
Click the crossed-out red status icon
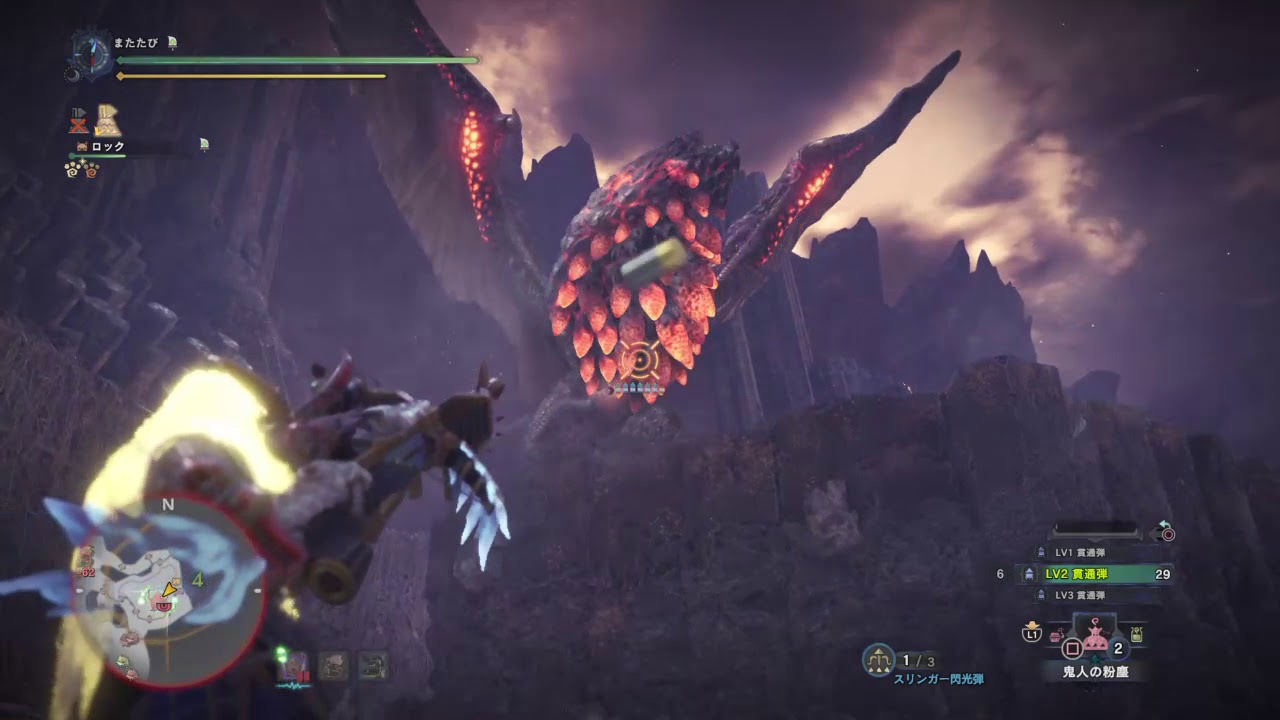[x=78, y=122]
